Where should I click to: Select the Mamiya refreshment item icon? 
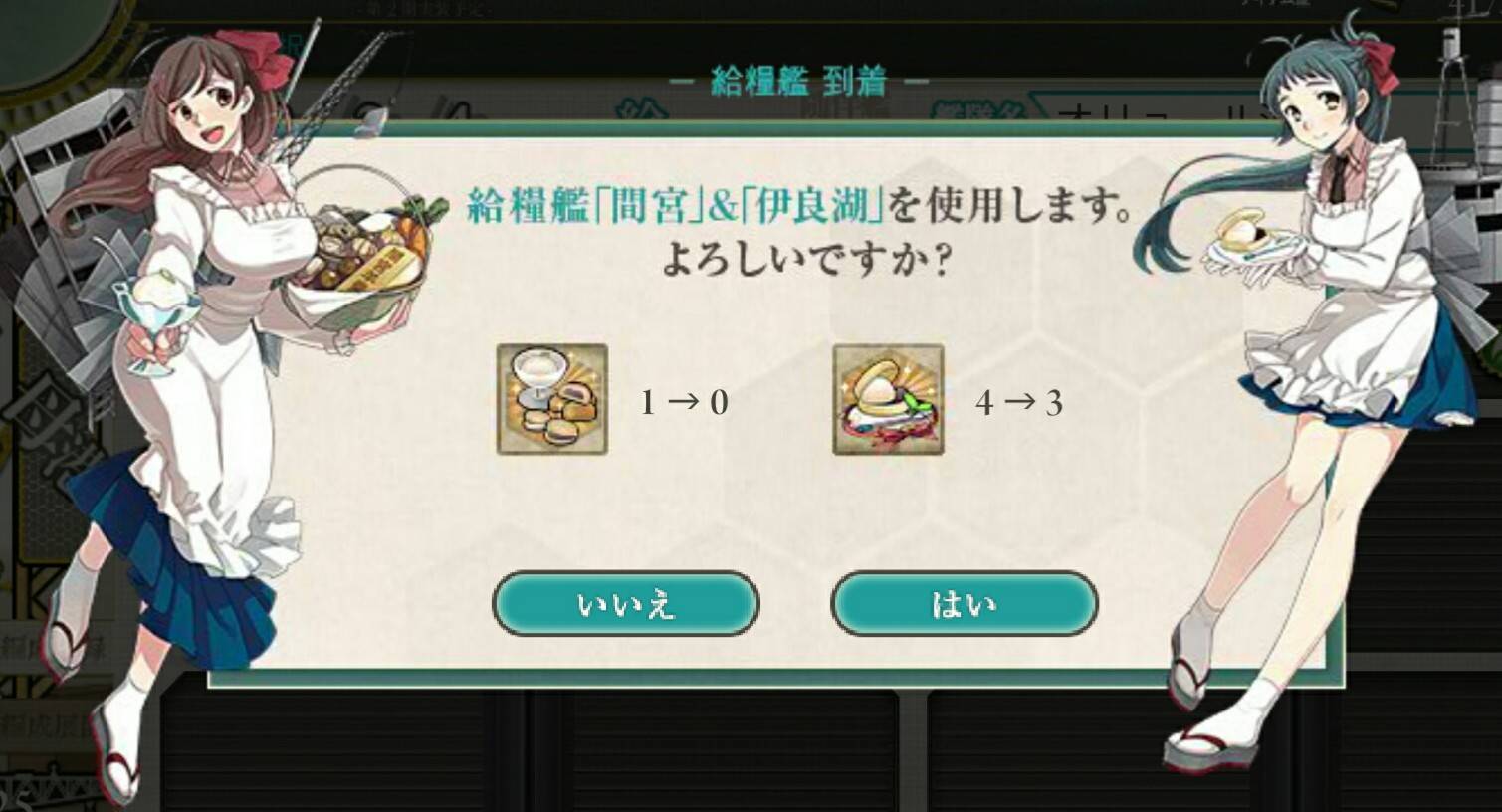[552, 398]
